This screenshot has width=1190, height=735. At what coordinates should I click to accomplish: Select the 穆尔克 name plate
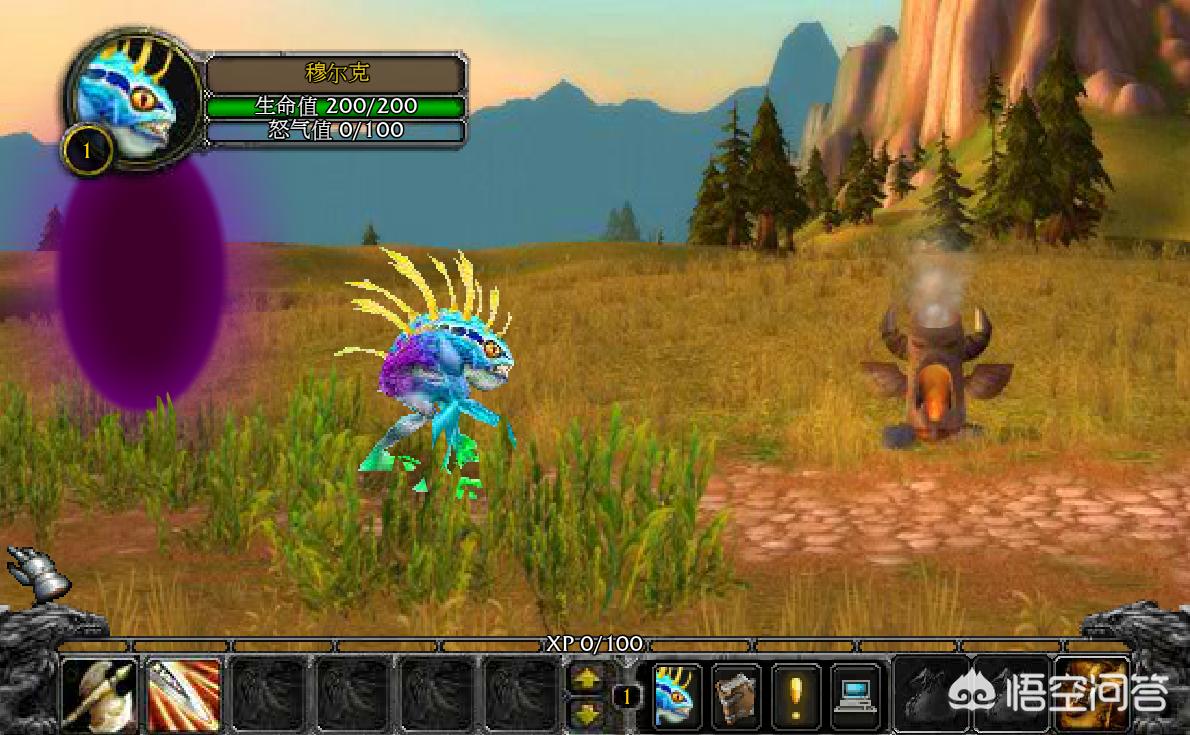[x=336, y=74]
